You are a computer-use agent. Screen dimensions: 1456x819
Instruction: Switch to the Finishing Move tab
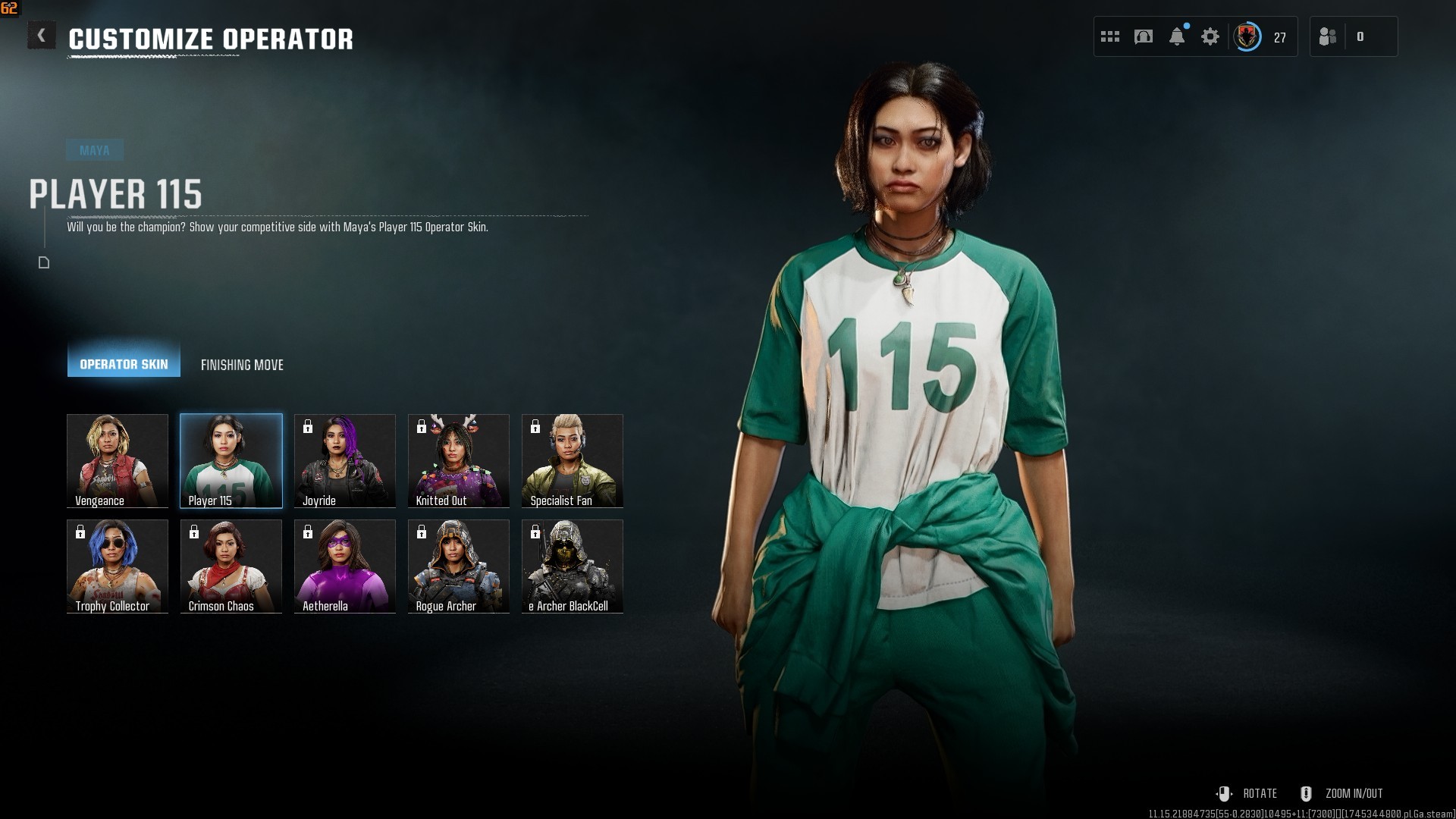tap(242, 365)
